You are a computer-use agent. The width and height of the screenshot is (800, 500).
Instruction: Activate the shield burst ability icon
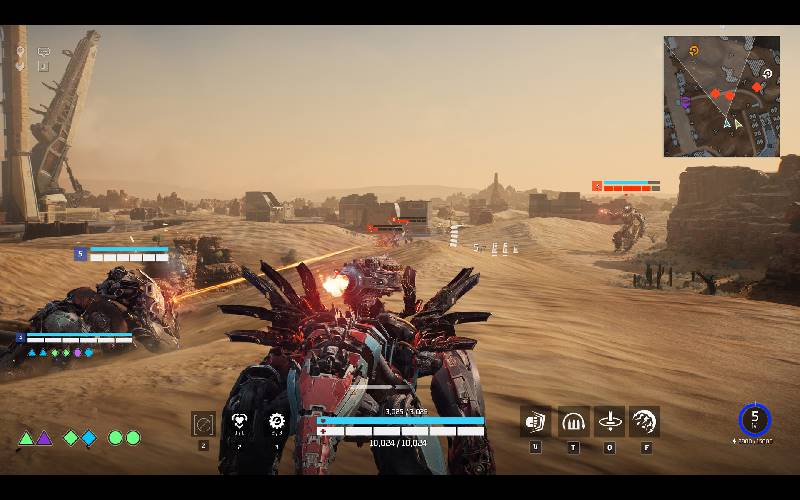click(535, 421)
